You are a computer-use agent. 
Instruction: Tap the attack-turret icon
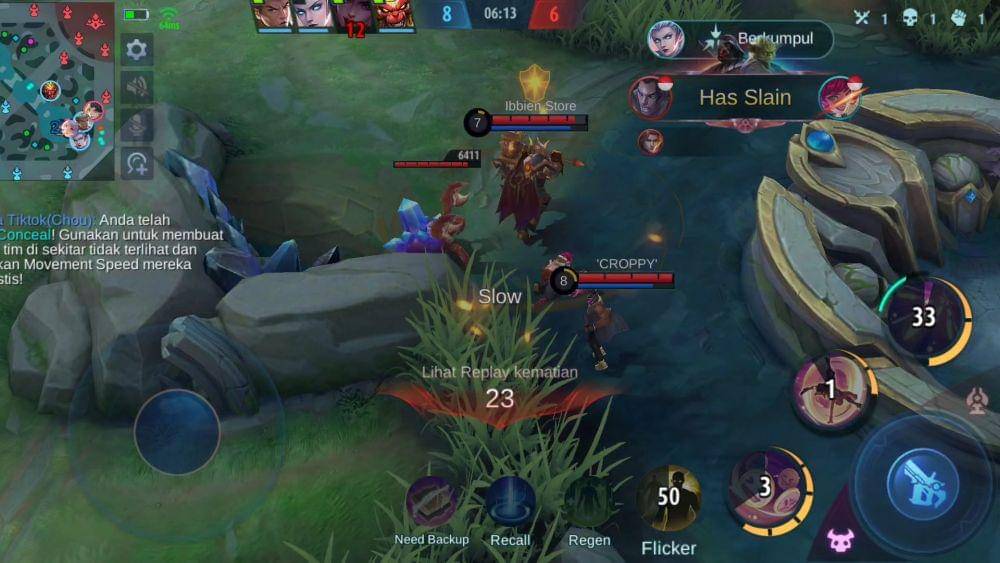coord(978,401)
